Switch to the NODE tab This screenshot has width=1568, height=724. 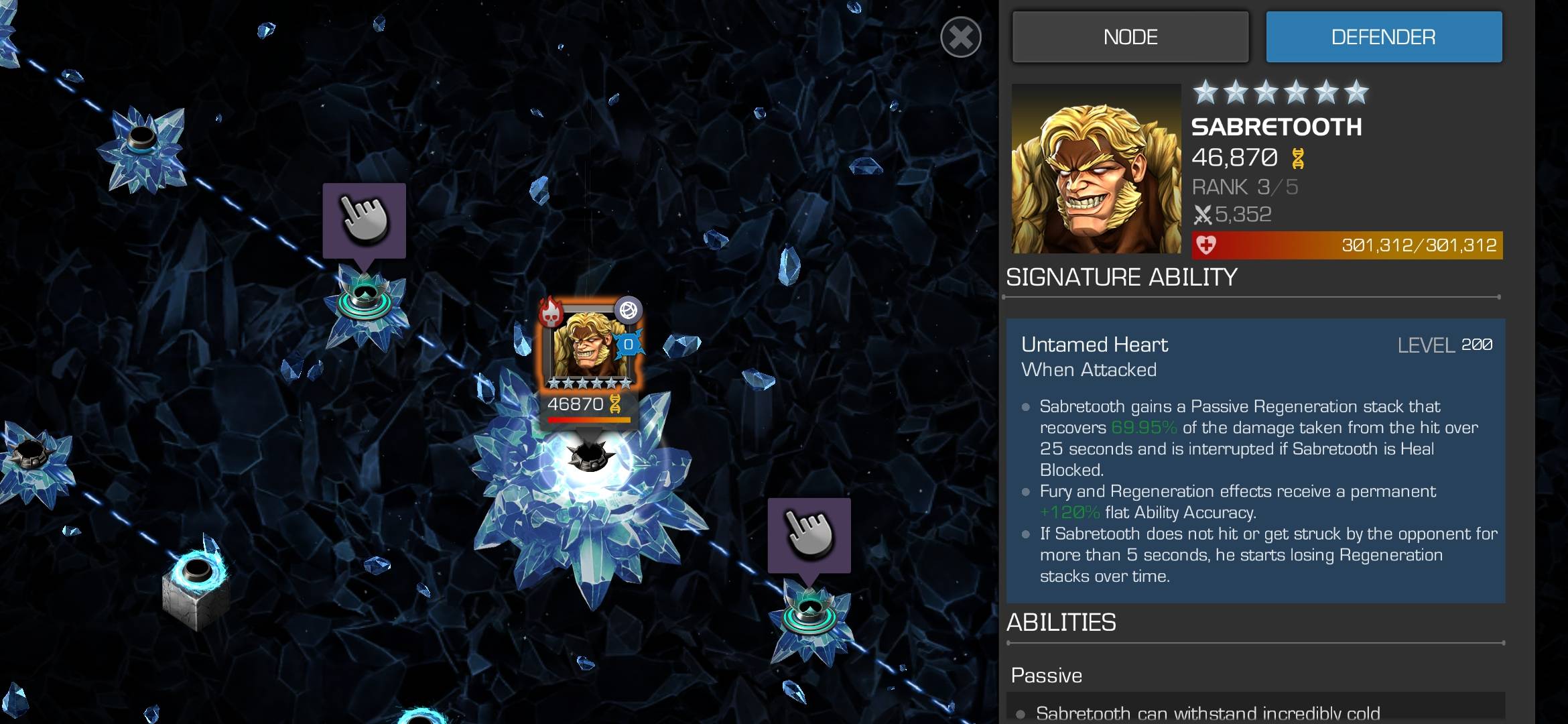click(1130, 37)
